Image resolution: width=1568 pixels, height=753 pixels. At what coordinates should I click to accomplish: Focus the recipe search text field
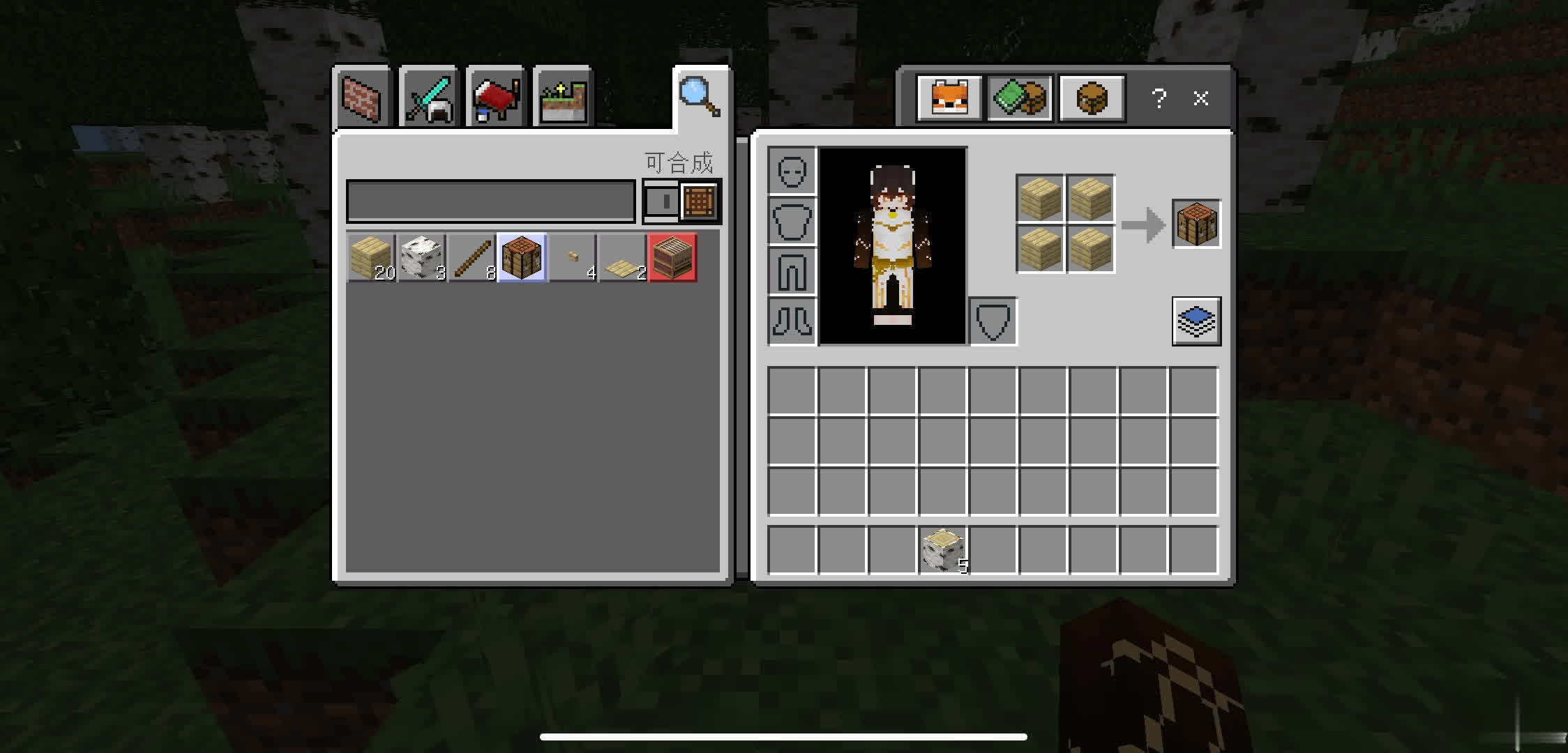[x=490, y=201]
